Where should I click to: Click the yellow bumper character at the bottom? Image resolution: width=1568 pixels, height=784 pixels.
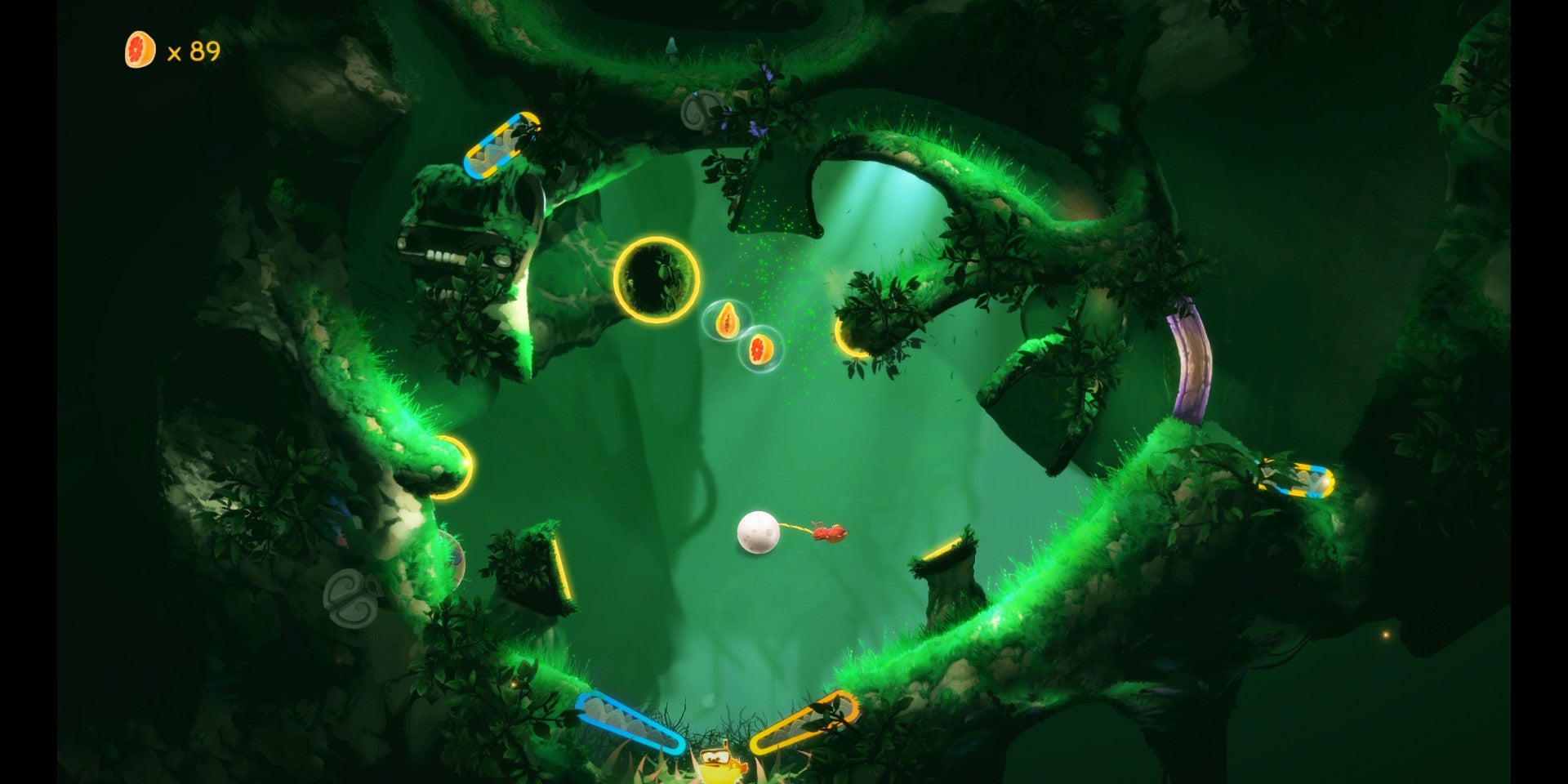(x=719, y=761)
